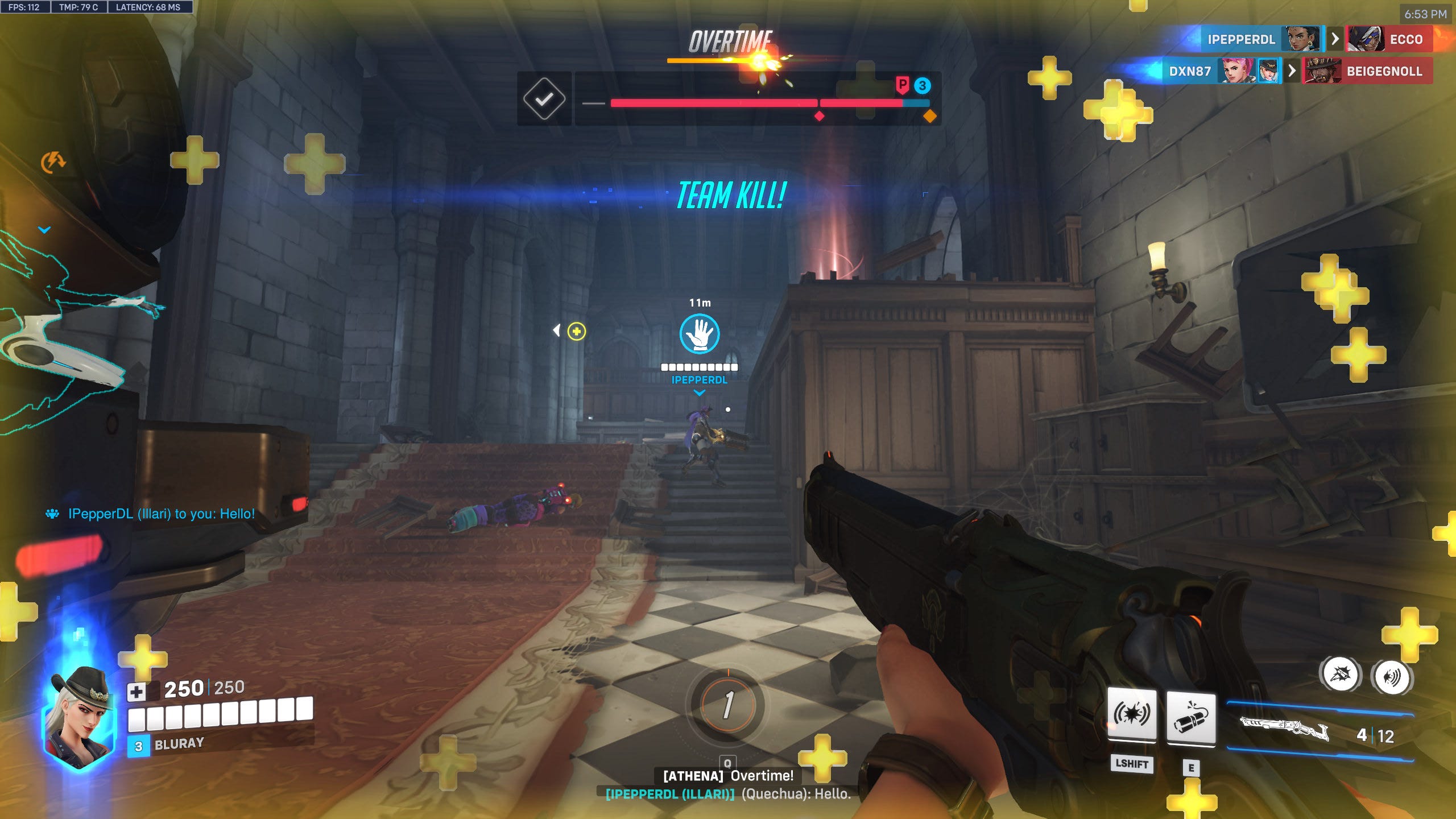Select the orange diamond checkpoint marker
The image size is (1456, 819).
(x=929, y=116)
